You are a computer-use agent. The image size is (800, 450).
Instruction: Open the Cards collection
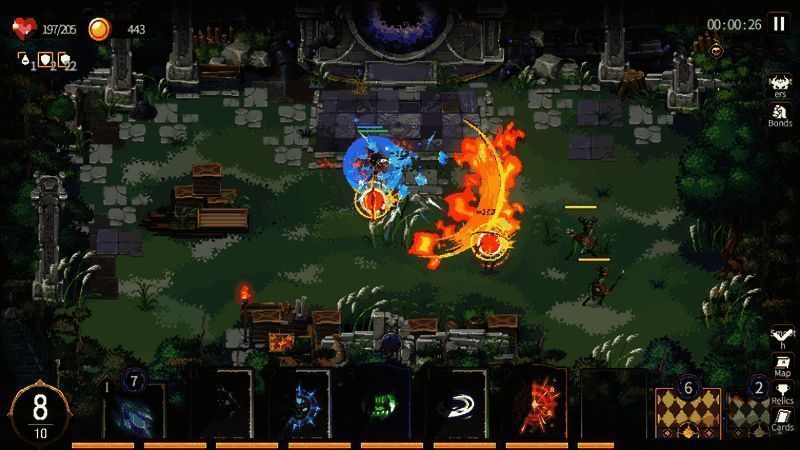coord(782,420)
